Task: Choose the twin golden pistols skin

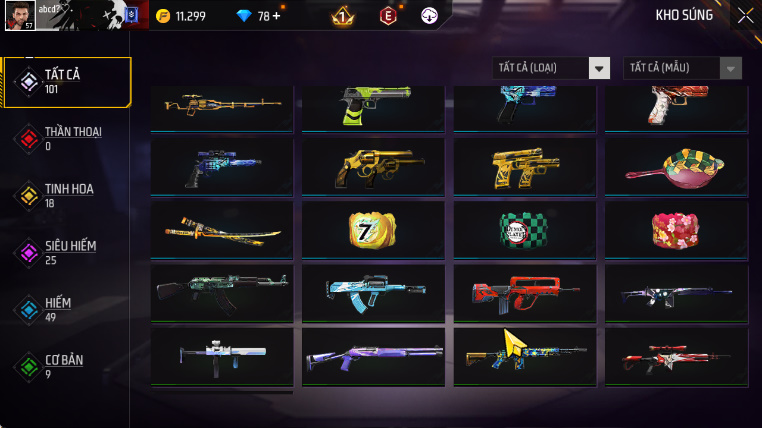Action: pyautogui.click(x=525, y=166)
